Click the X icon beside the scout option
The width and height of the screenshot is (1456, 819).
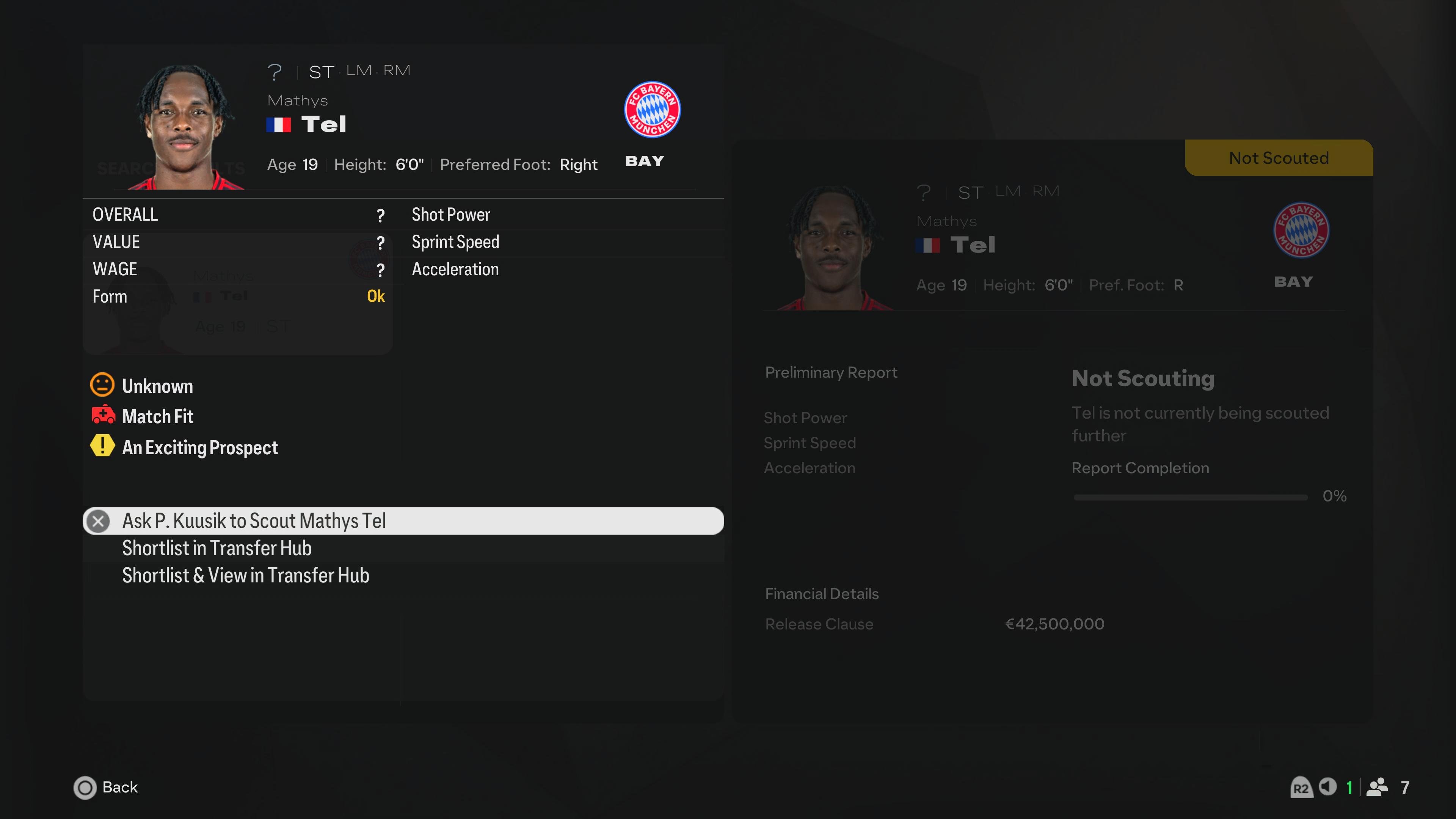click(x=98, y=521)
